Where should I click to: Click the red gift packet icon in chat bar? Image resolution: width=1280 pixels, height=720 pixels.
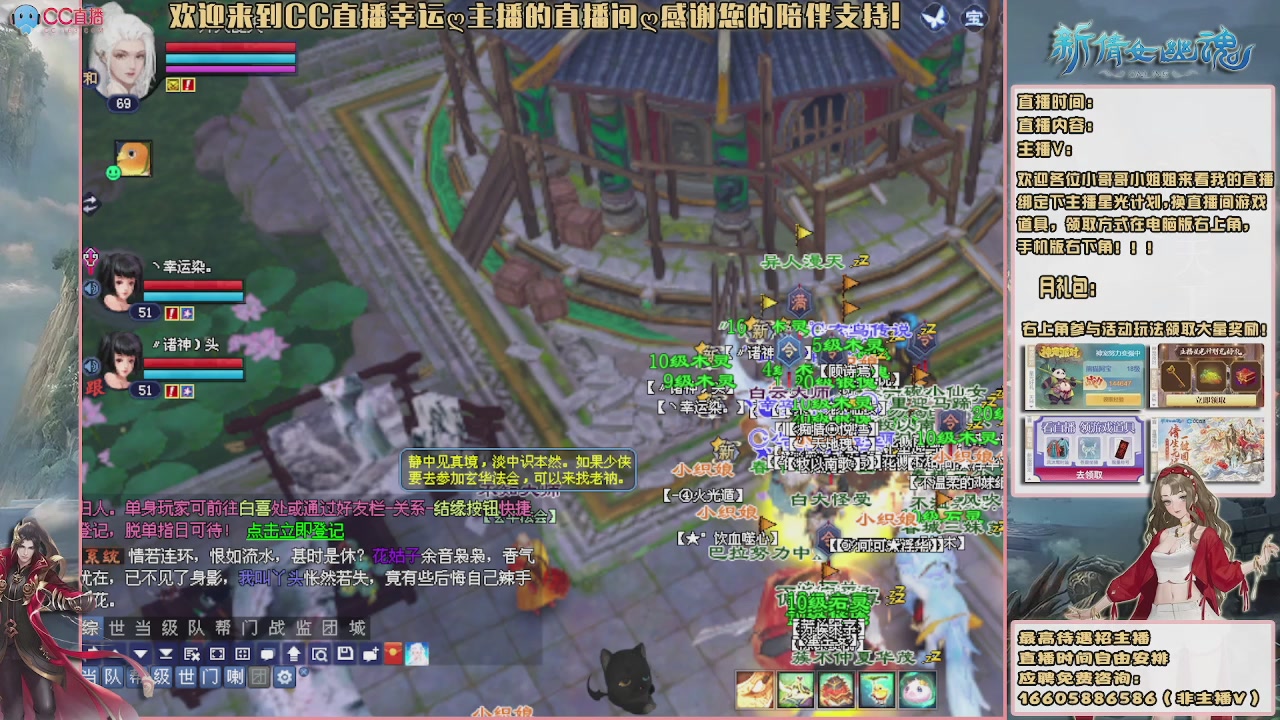[393, 653]
